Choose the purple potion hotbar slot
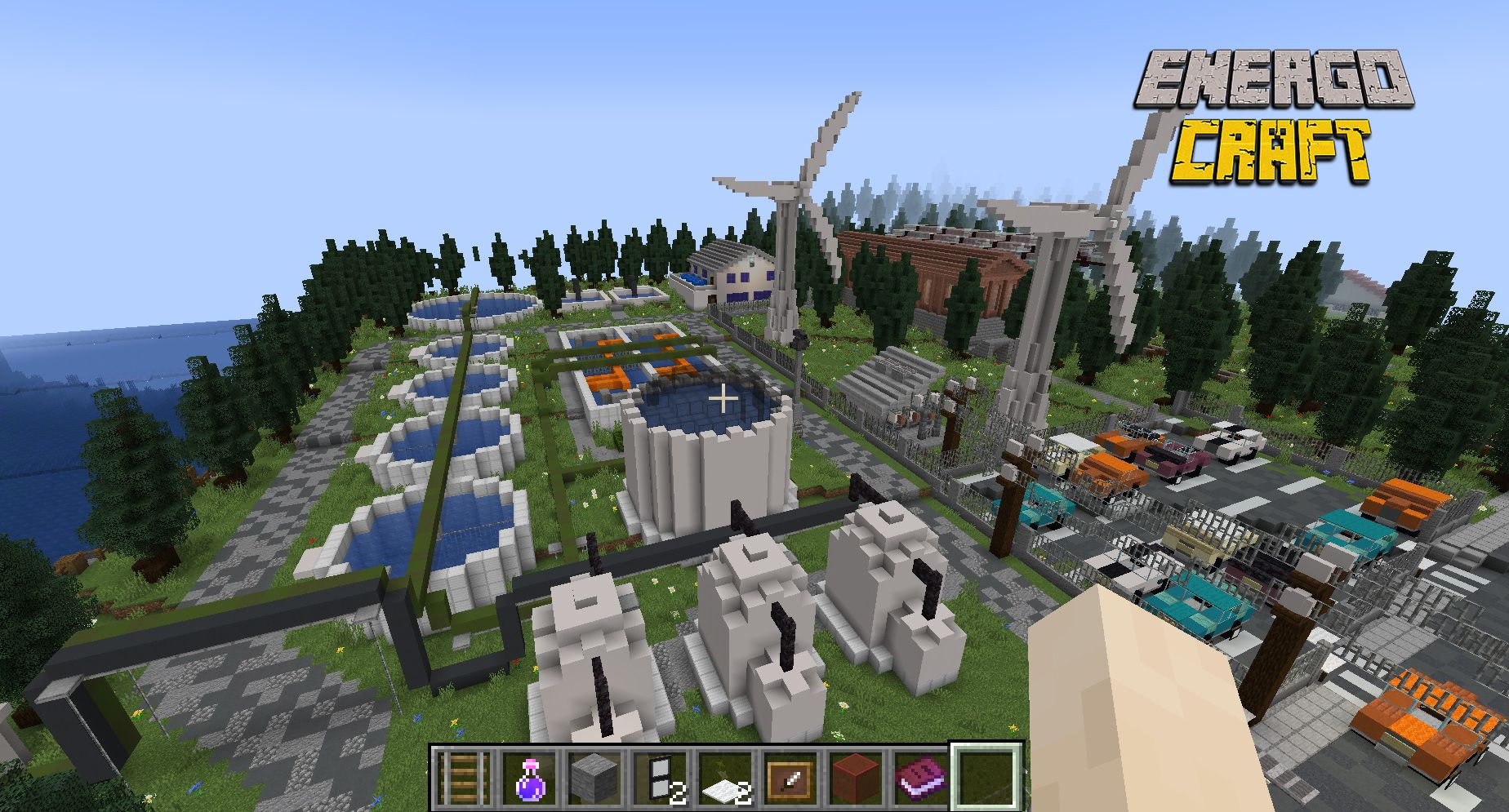Image resolution: width=1509 pixels, height=812 pixels. 528,776
